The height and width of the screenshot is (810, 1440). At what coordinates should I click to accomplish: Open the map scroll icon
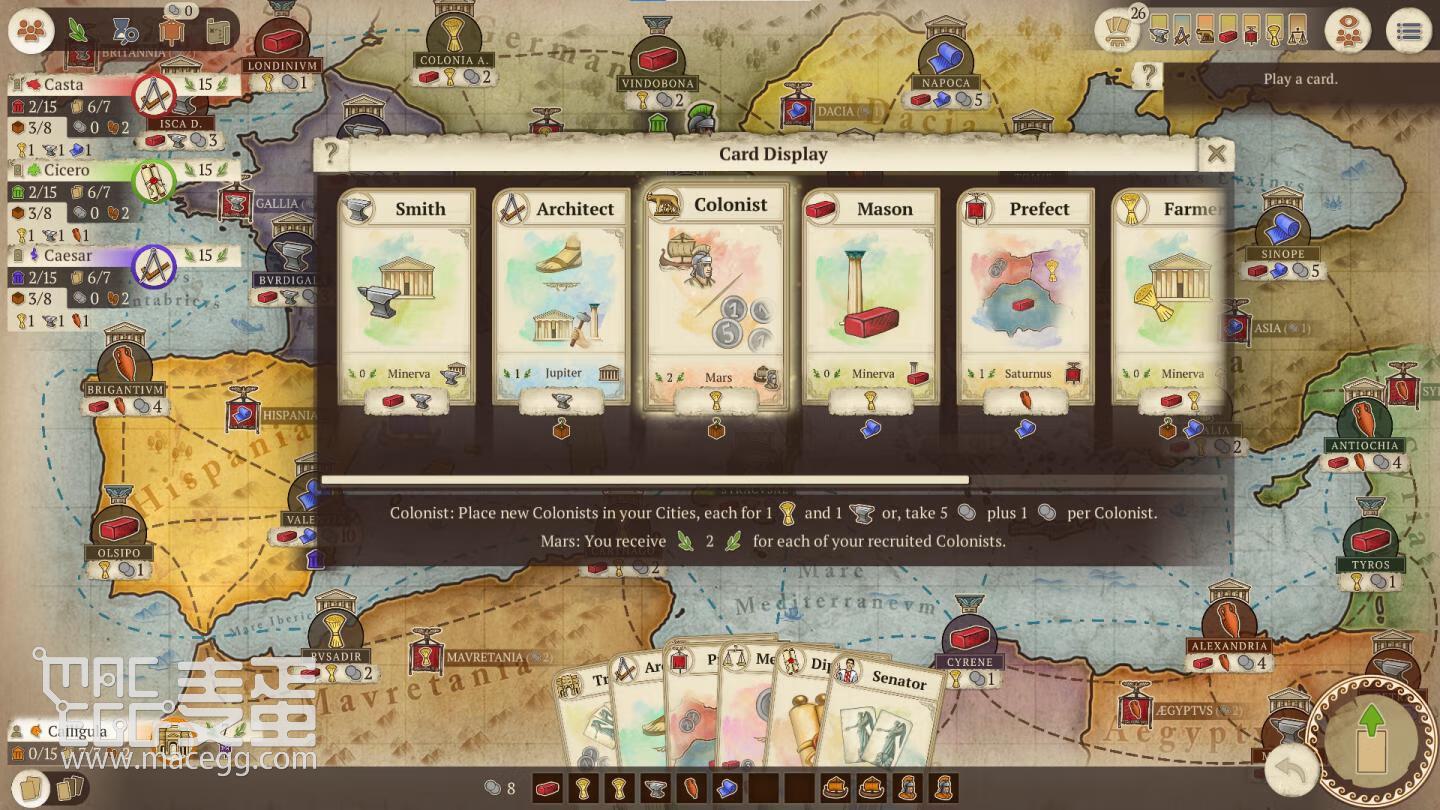219,31
